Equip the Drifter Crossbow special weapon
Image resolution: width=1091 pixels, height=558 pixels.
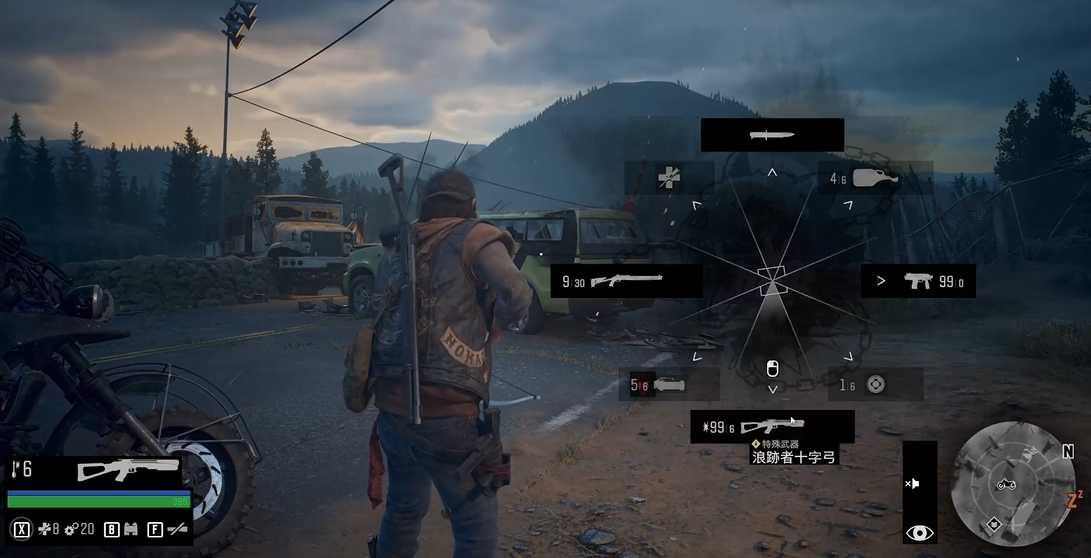[772, 427]
